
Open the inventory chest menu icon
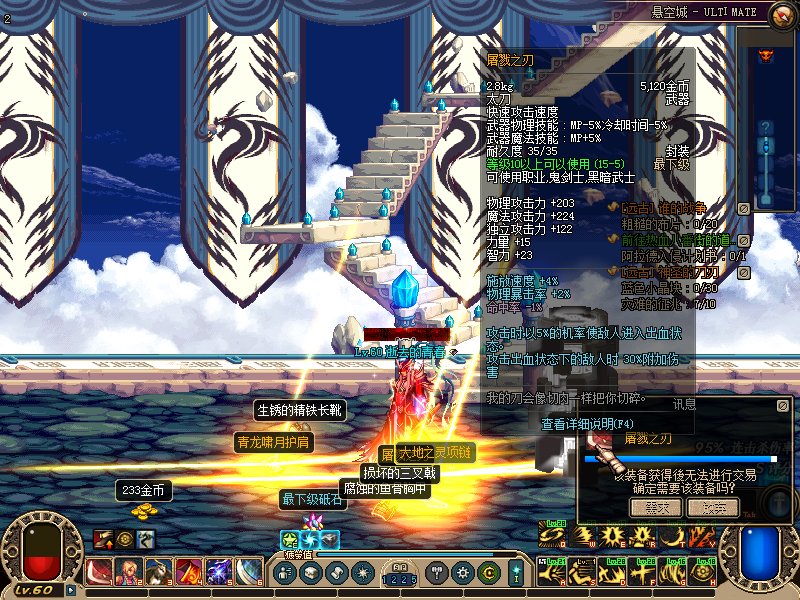[x=311, y=573]
